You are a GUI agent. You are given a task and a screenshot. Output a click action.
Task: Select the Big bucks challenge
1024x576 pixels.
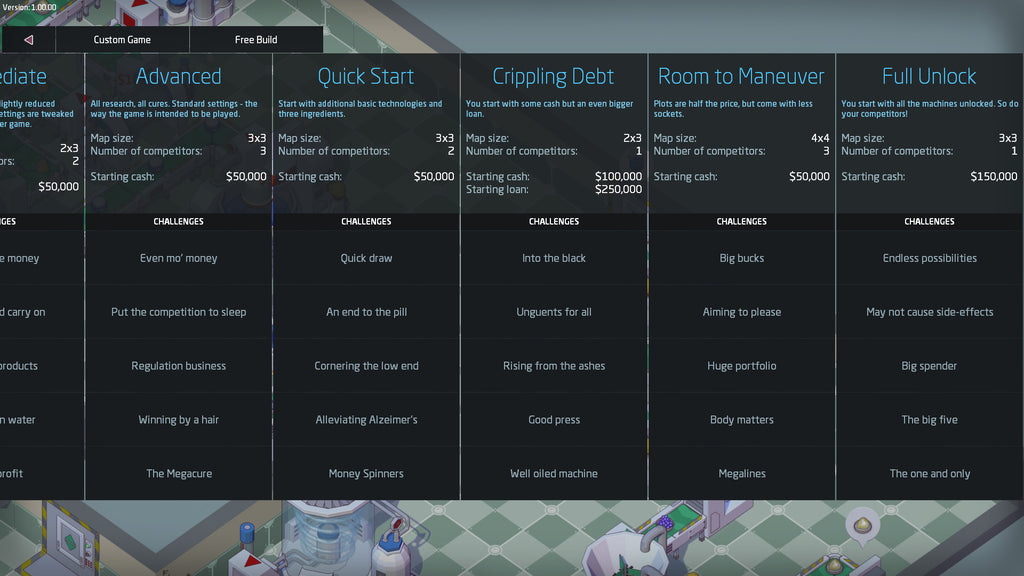pos(741,258)
